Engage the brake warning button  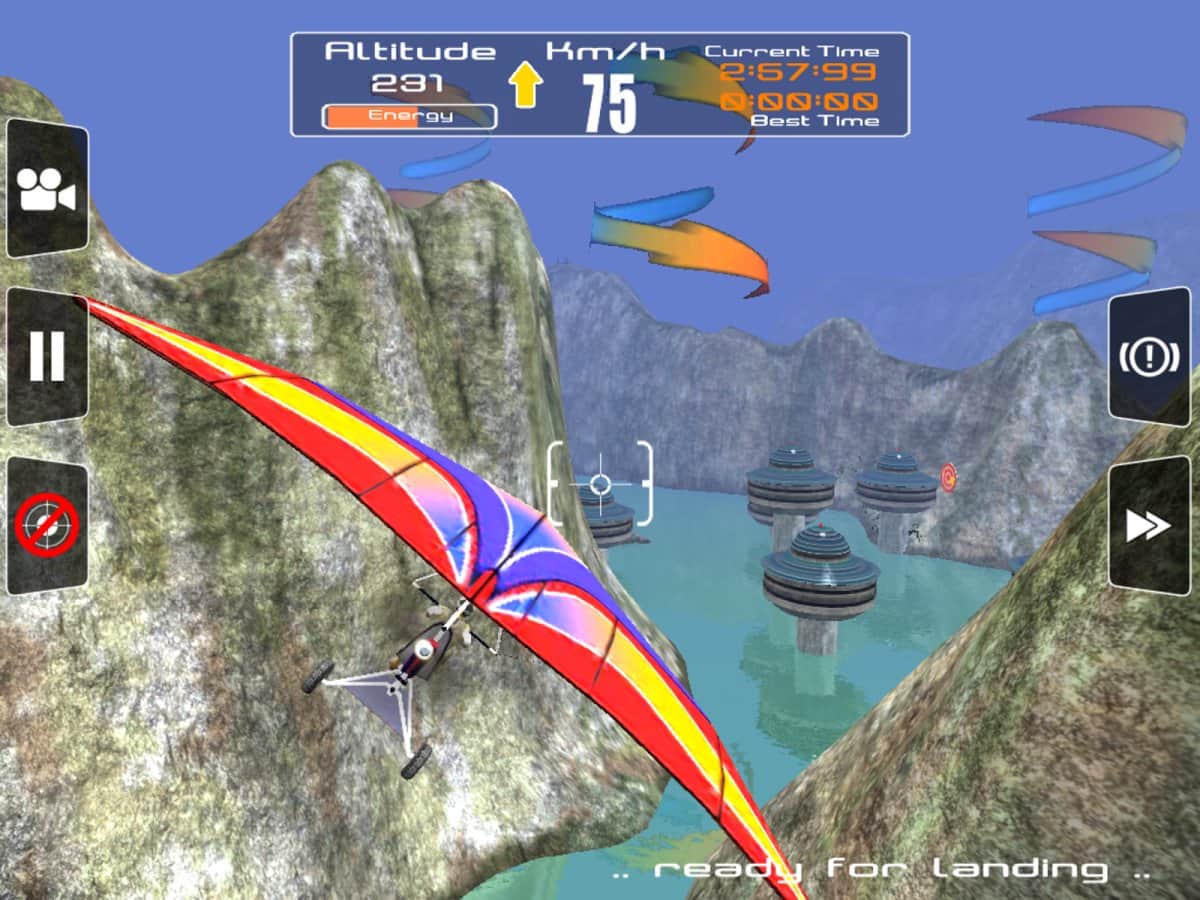pos(1149,357)
